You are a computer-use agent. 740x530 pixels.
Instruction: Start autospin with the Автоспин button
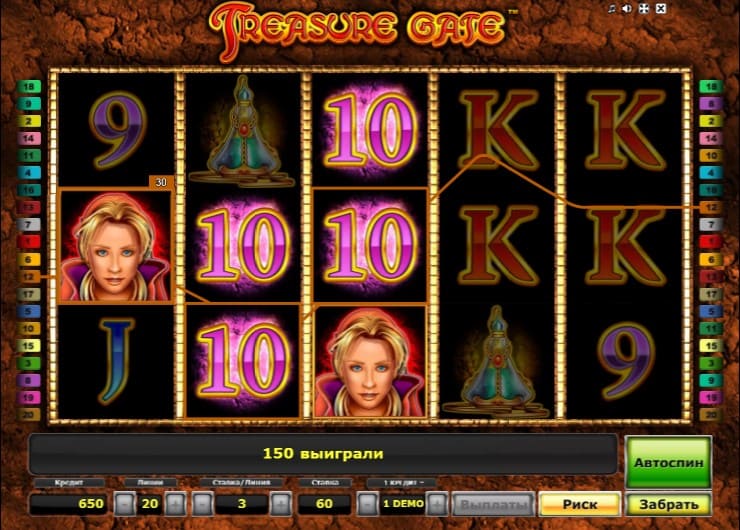point(668,463)
